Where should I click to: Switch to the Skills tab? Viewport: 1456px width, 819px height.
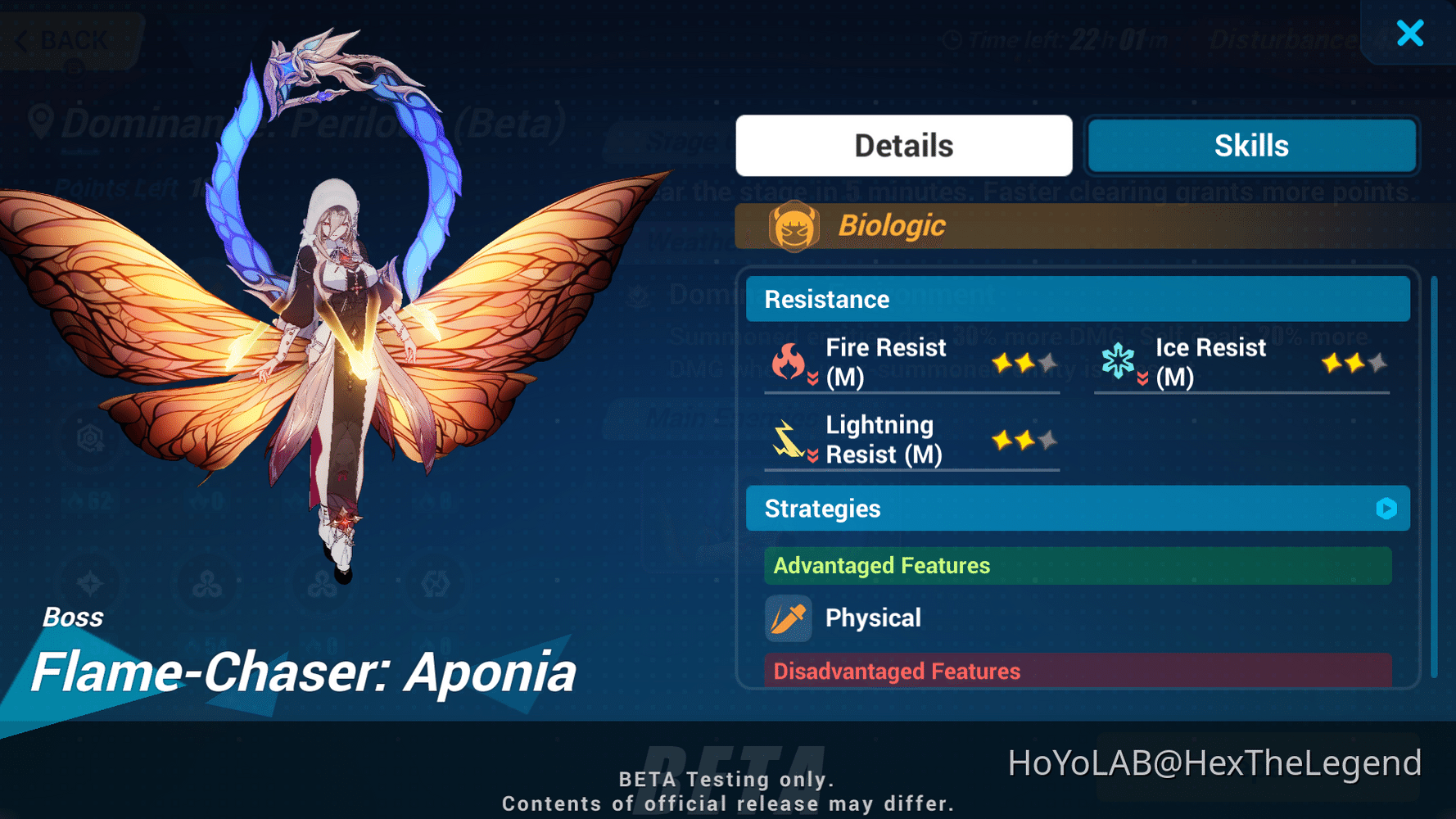pos(1250,145)
